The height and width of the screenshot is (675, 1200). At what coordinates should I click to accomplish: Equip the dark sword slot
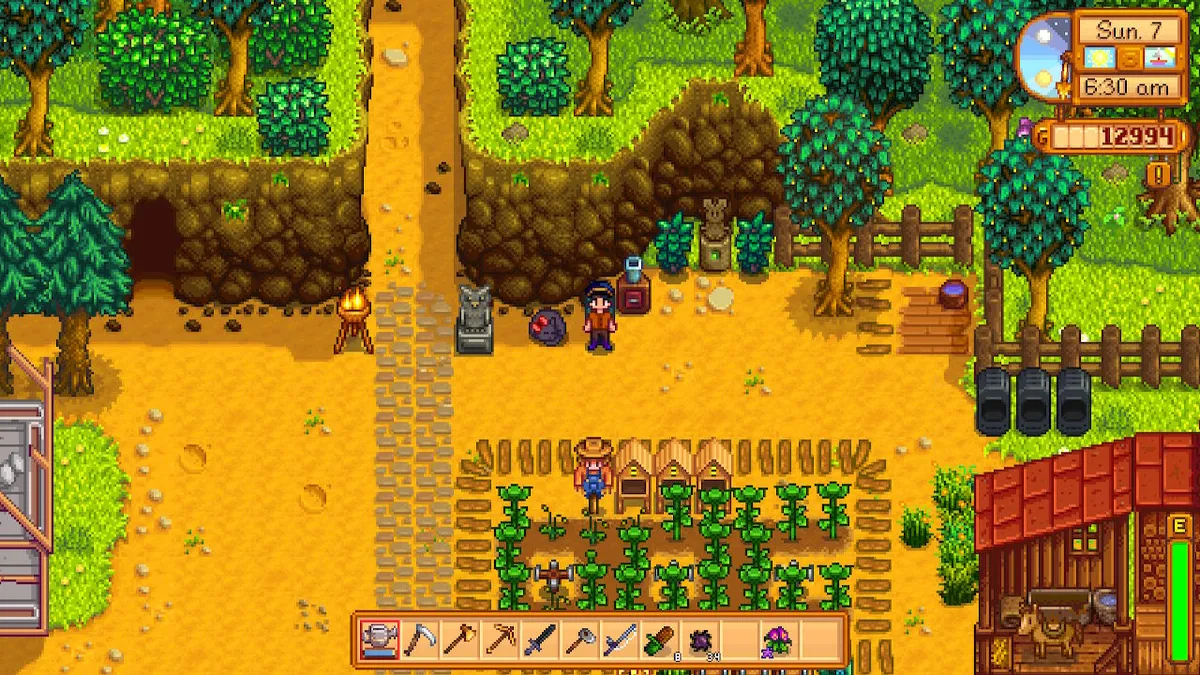tap(541, 639)
